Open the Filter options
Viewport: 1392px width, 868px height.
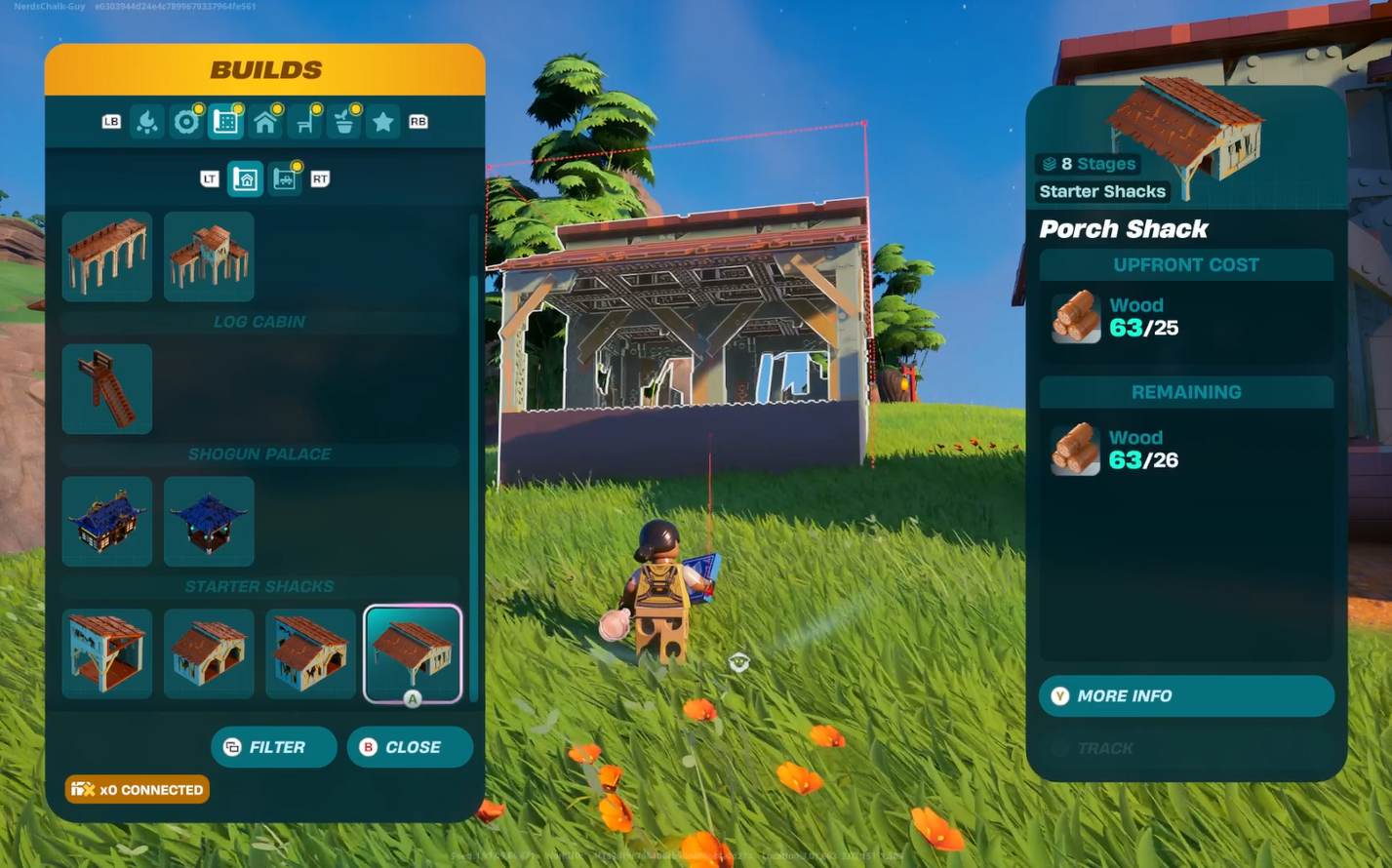coord(274,747)
